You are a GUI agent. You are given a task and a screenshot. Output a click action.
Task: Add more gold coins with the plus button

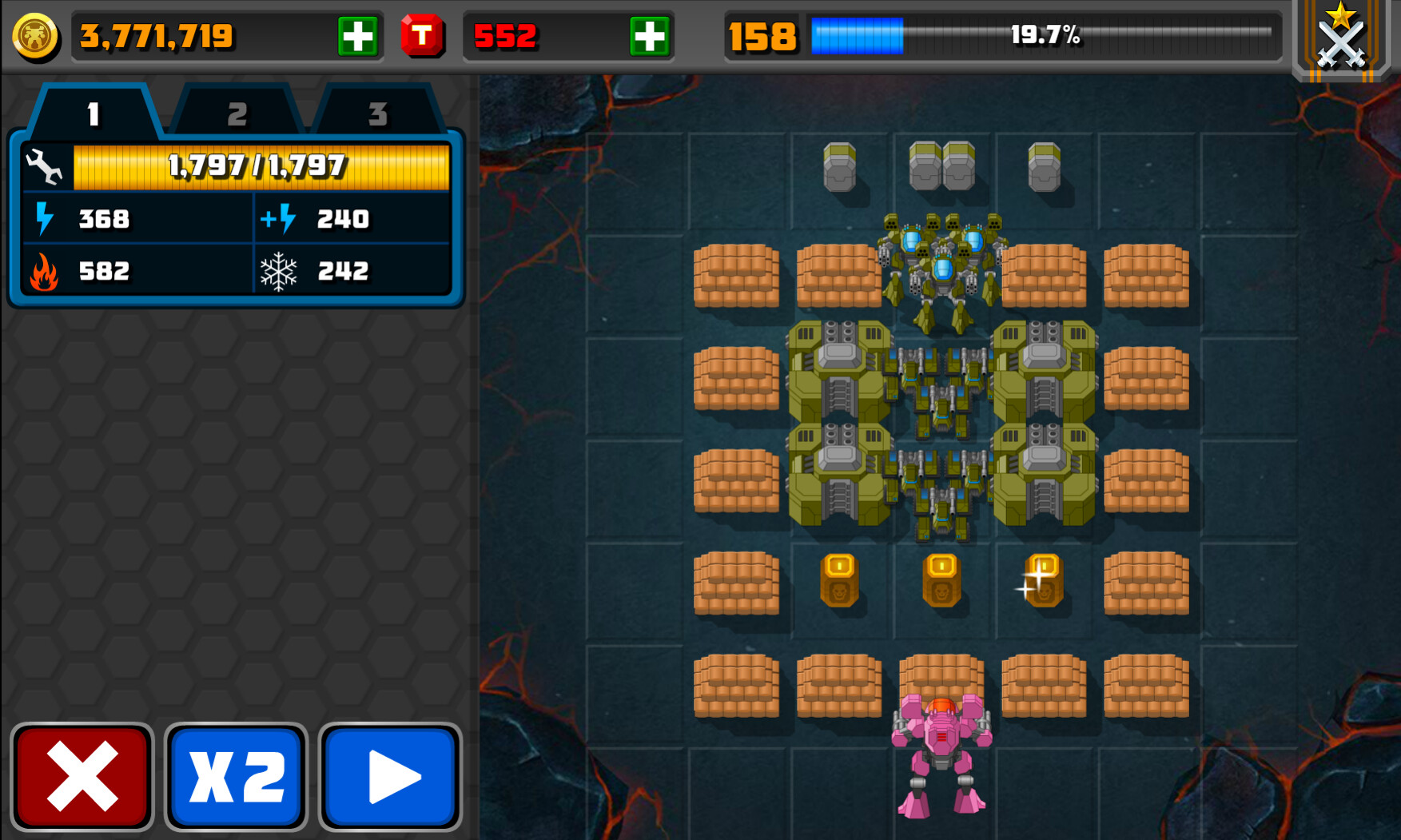click(357, 37)
